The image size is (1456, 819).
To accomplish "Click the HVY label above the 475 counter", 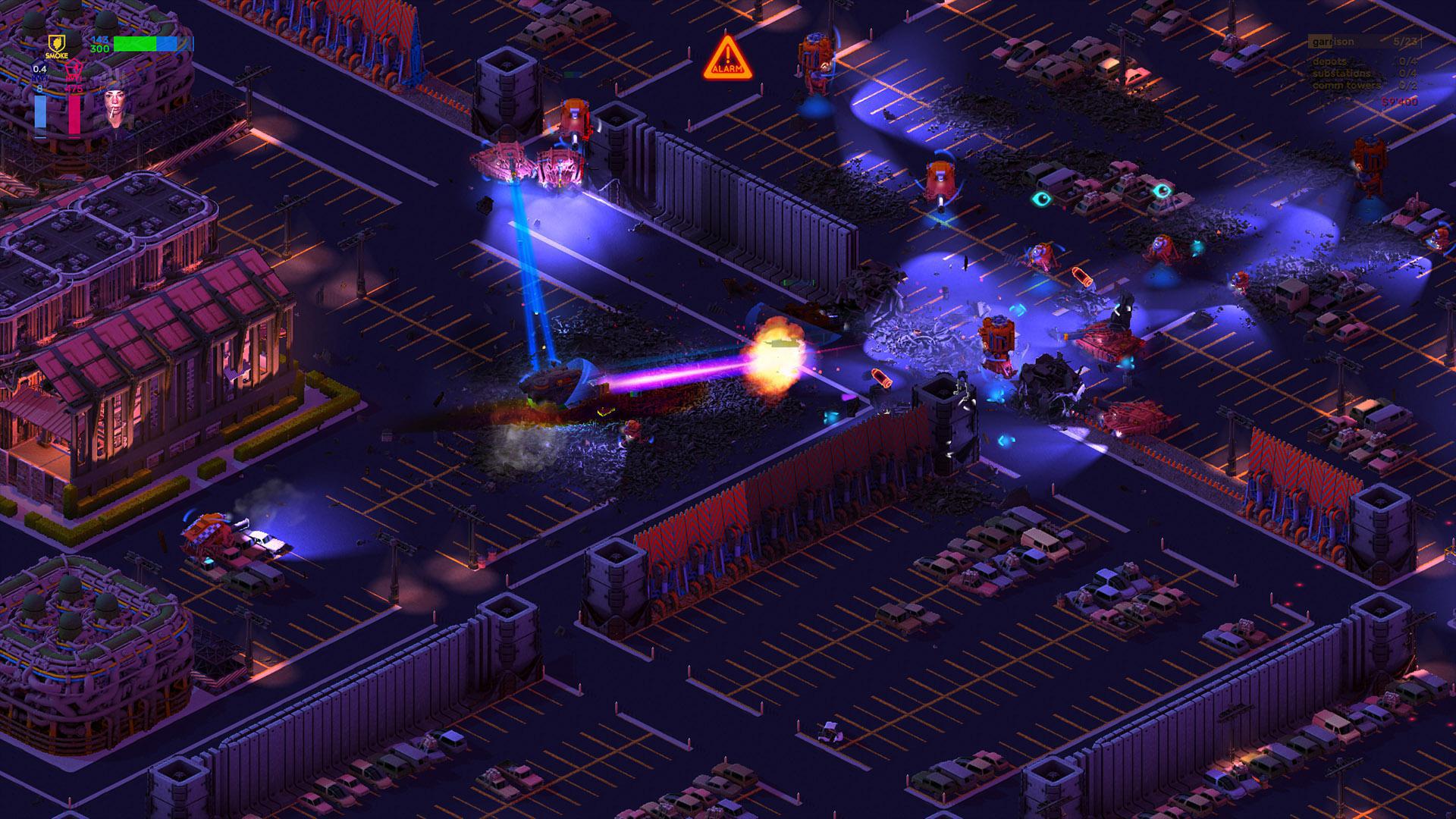I will [73, 78].
